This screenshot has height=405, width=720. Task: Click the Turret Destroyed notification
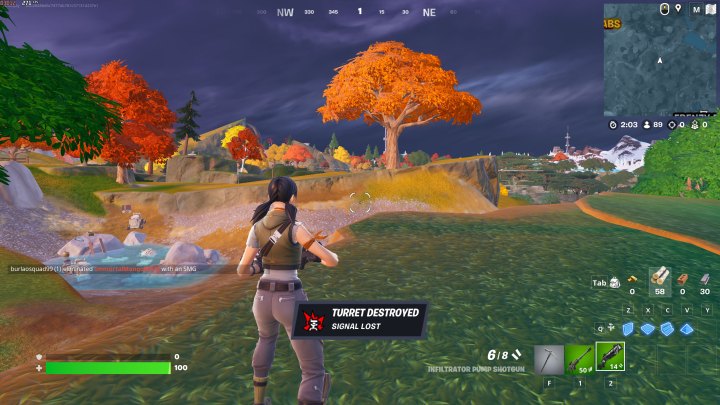pos(360,319)
